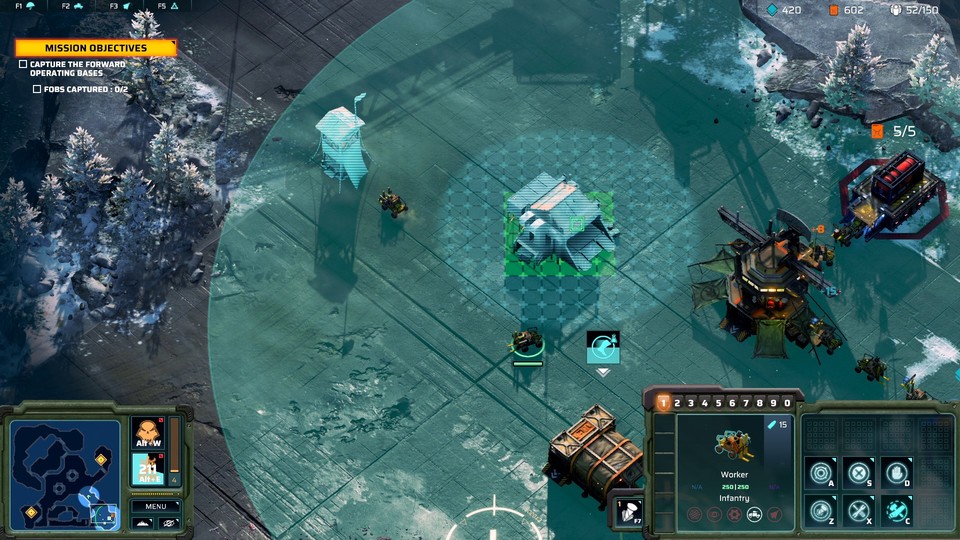
Task: Select the skull icon labeled Alt+W
Action: point(147,433)
